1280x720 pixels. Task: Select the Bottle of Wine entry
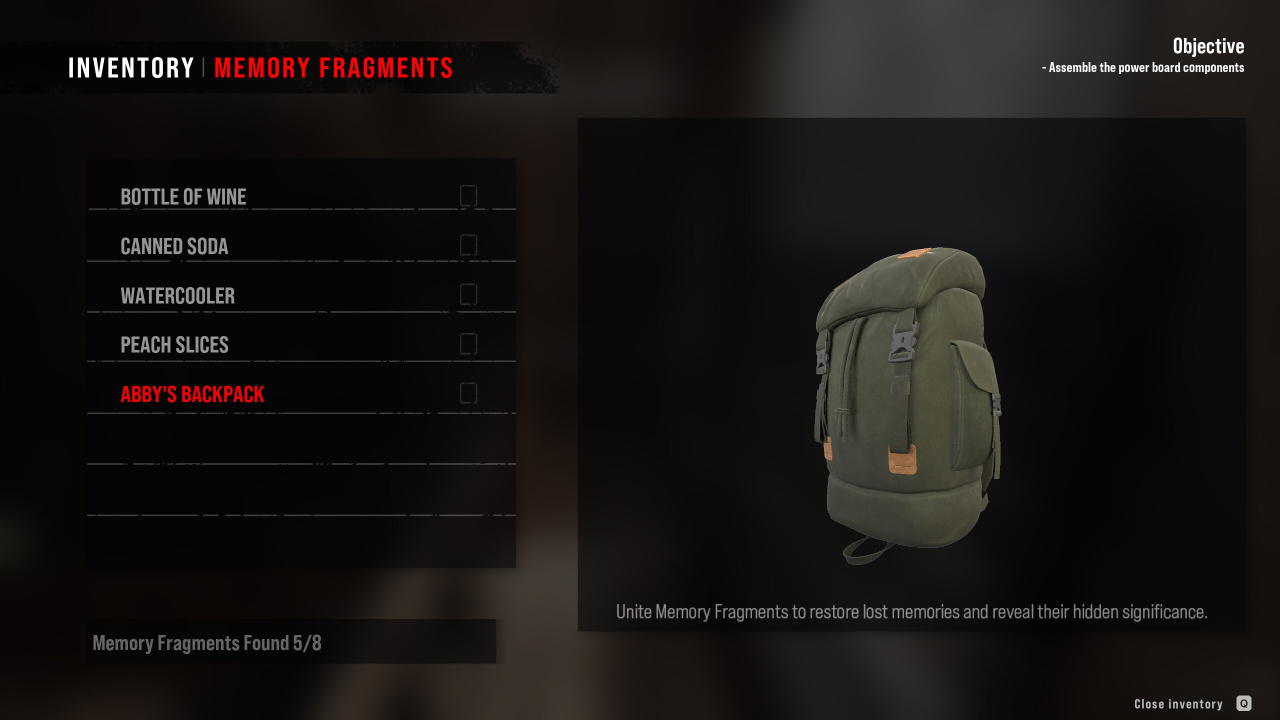pos(184,197)
